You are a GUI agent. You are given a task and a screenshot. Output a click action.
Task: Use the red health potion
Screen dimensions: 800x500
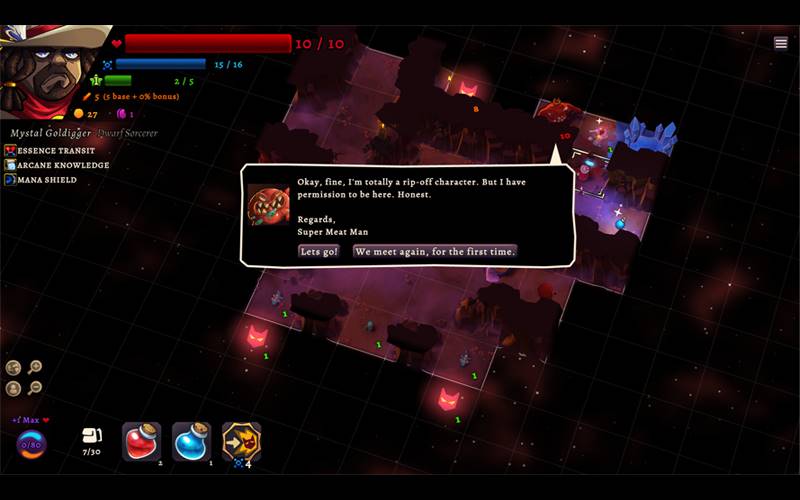141,441
